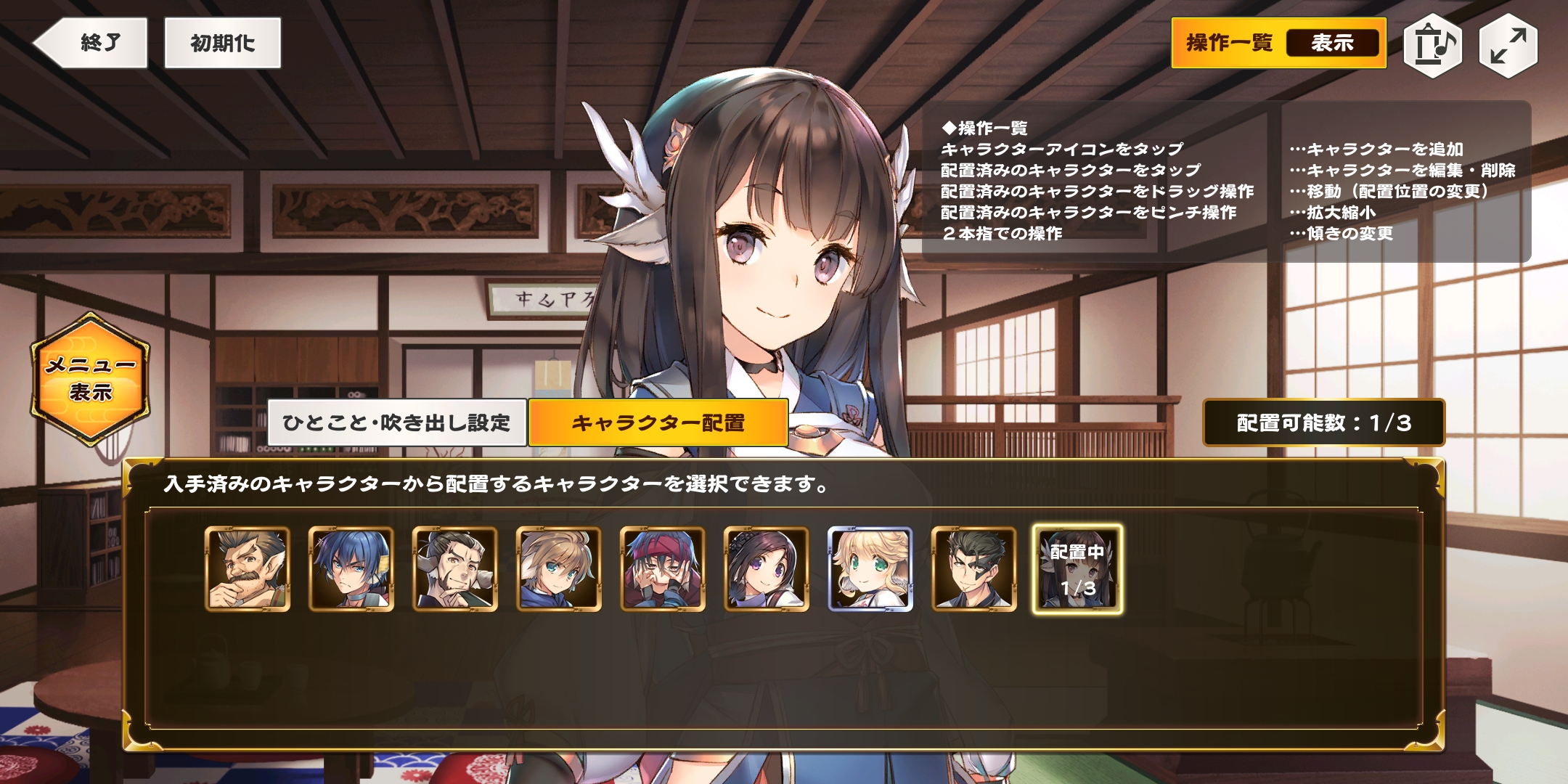The image size is (1568, 784).
Task: Switch to the ひとこと・吹き出し設定 tab
Action: coord(396,422)
